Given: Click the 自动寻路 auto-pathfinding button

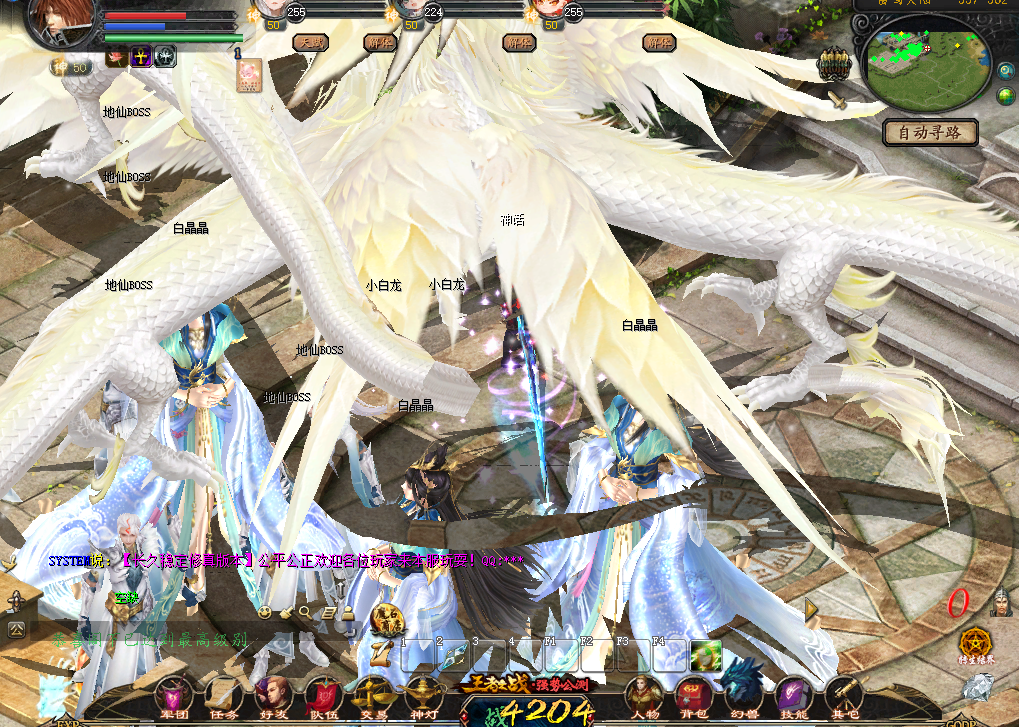Looking at the screenshot, I should (x=930, y=132).
